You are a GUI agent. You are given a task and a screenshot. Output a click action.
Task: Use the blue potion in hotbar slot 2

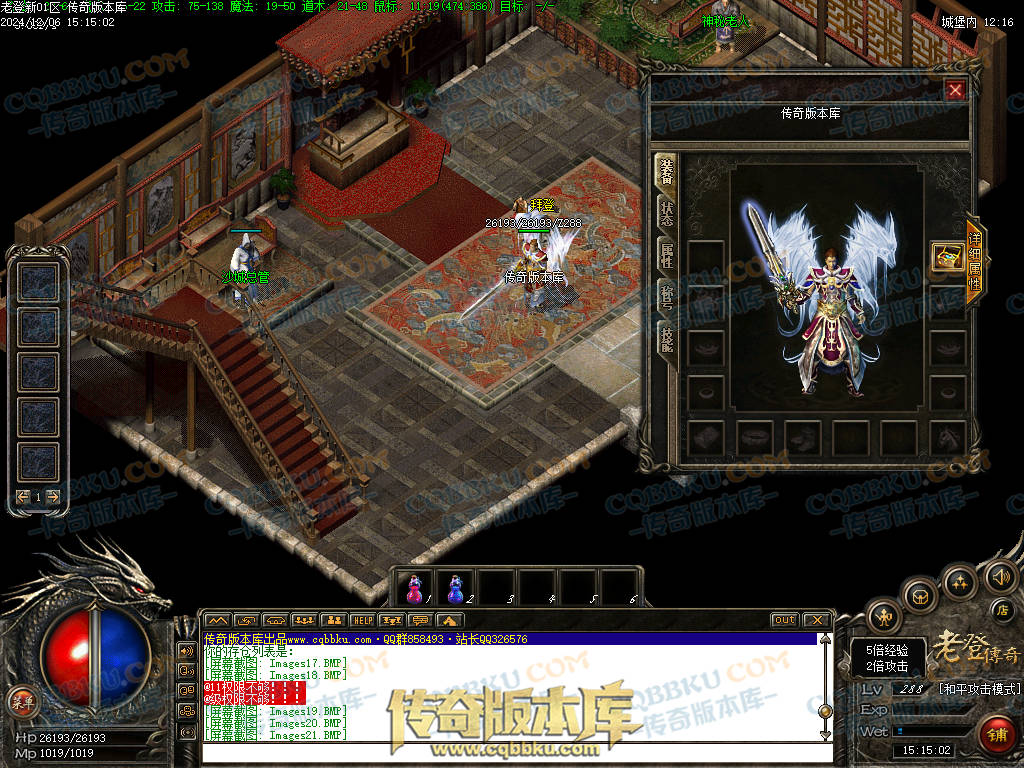[x=456, y=588]
